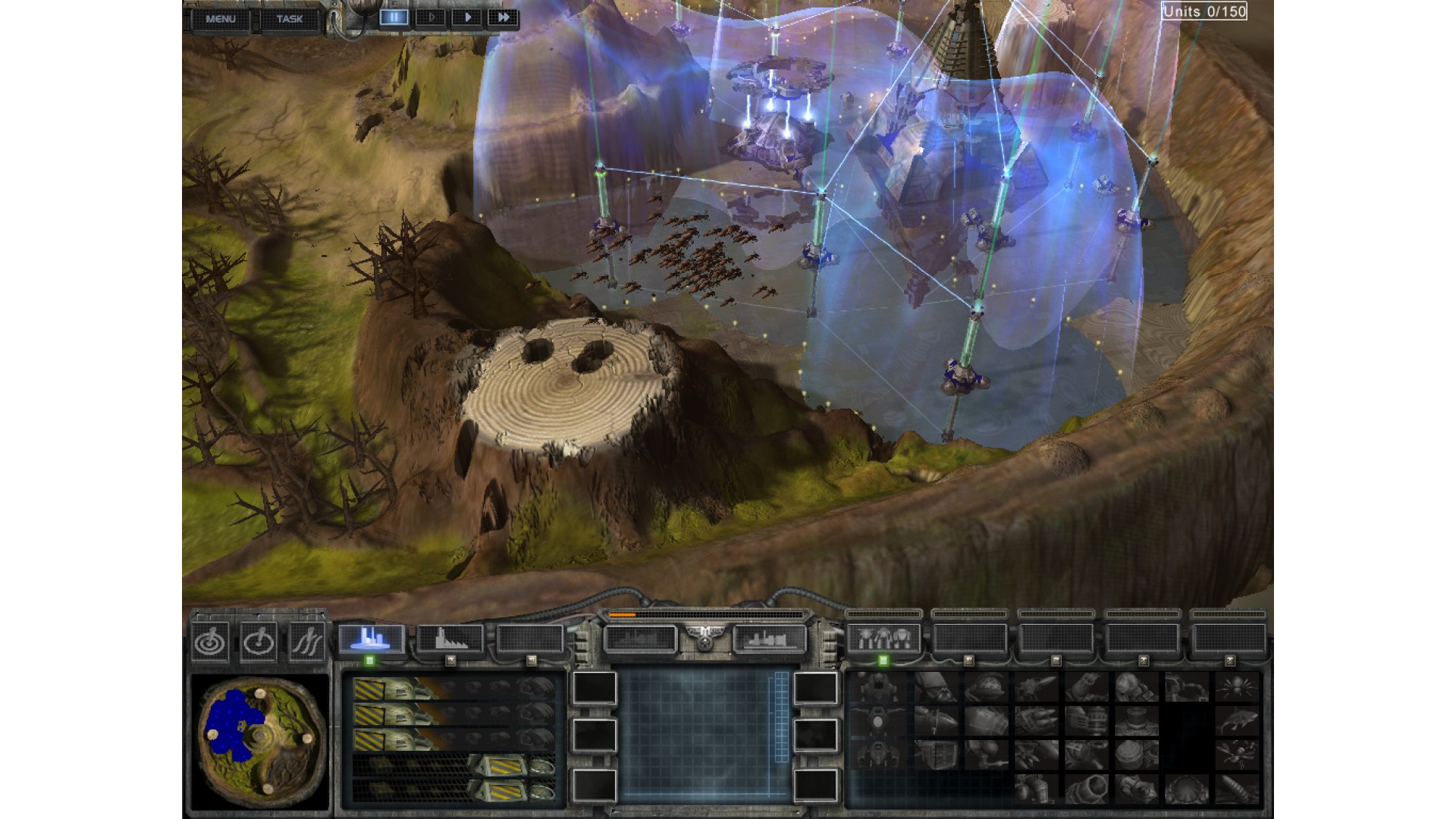Switch to the grey factory structures tab
The image size is (1456, 819).
450,639
